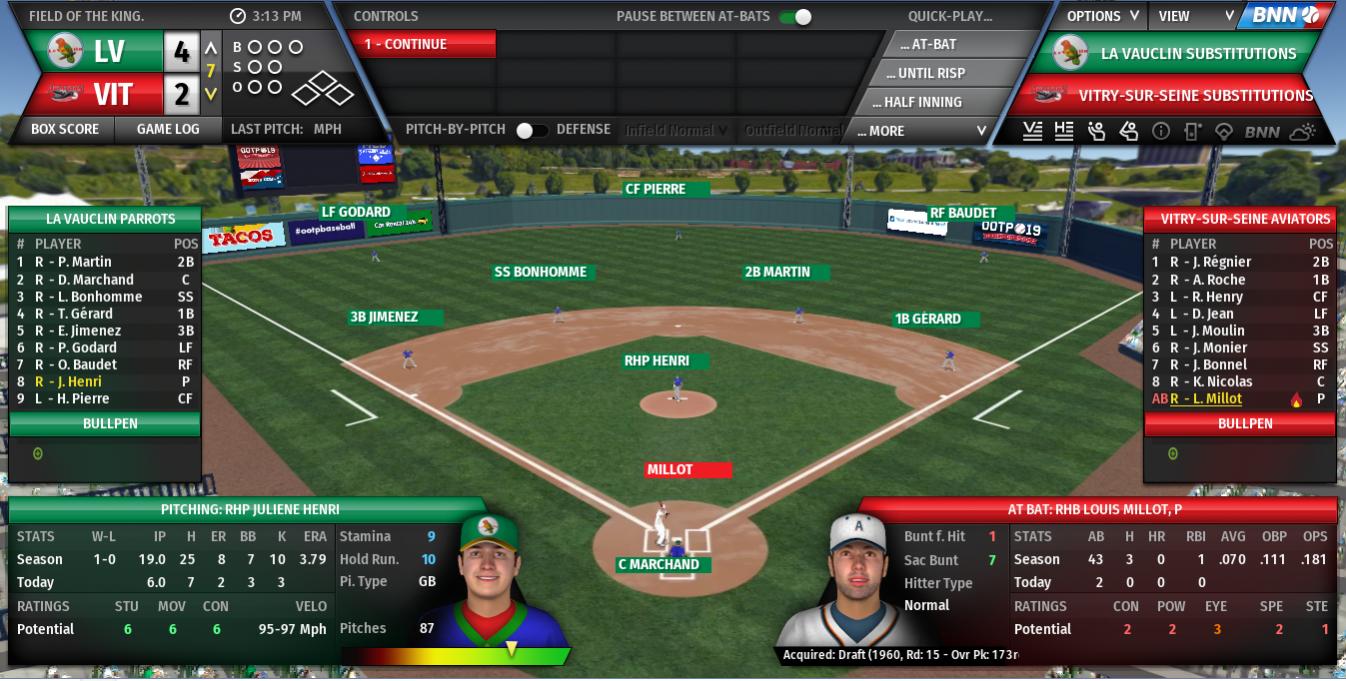Open Vitry-Sur-Seine Aviators bullpen

click(1244, 423)
